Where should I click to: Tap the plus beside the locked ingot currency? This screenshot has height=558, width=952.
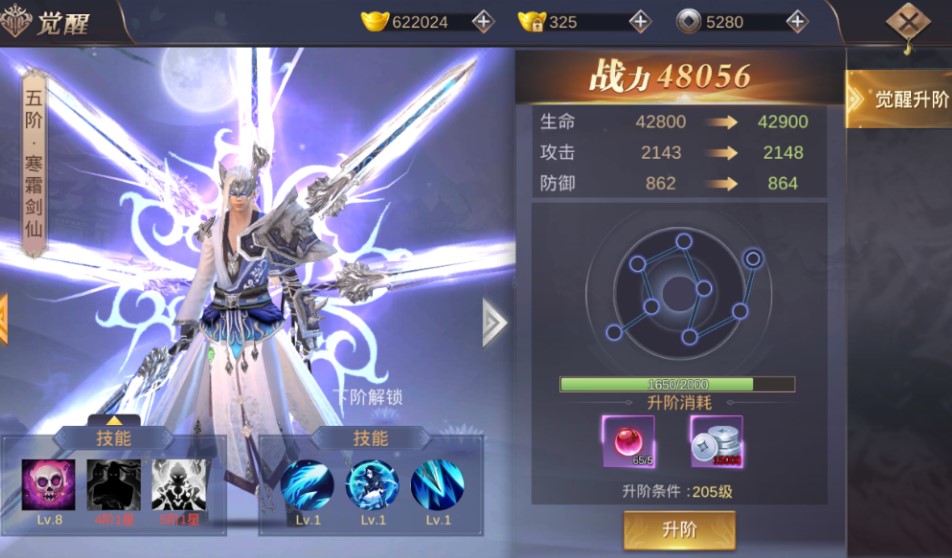640,21
